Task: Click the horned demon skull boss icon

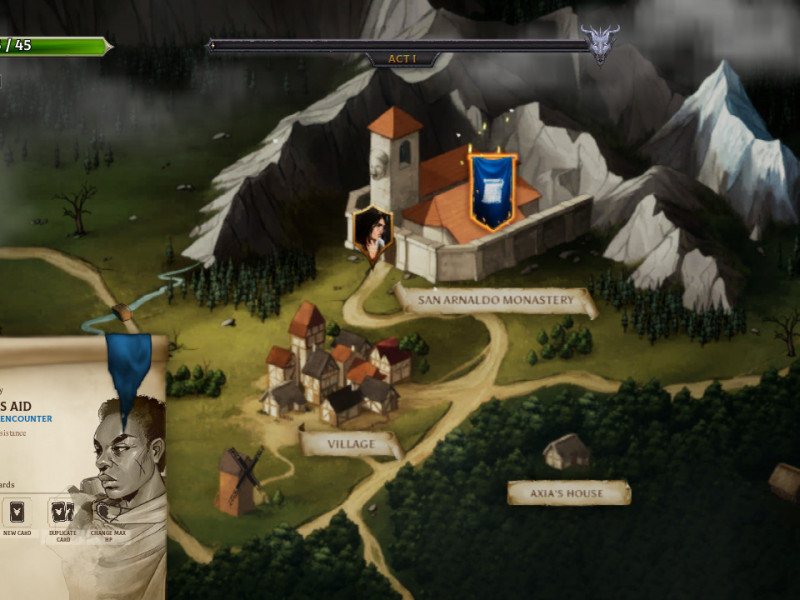Action: pyautogui.click(x=600, y=43)
